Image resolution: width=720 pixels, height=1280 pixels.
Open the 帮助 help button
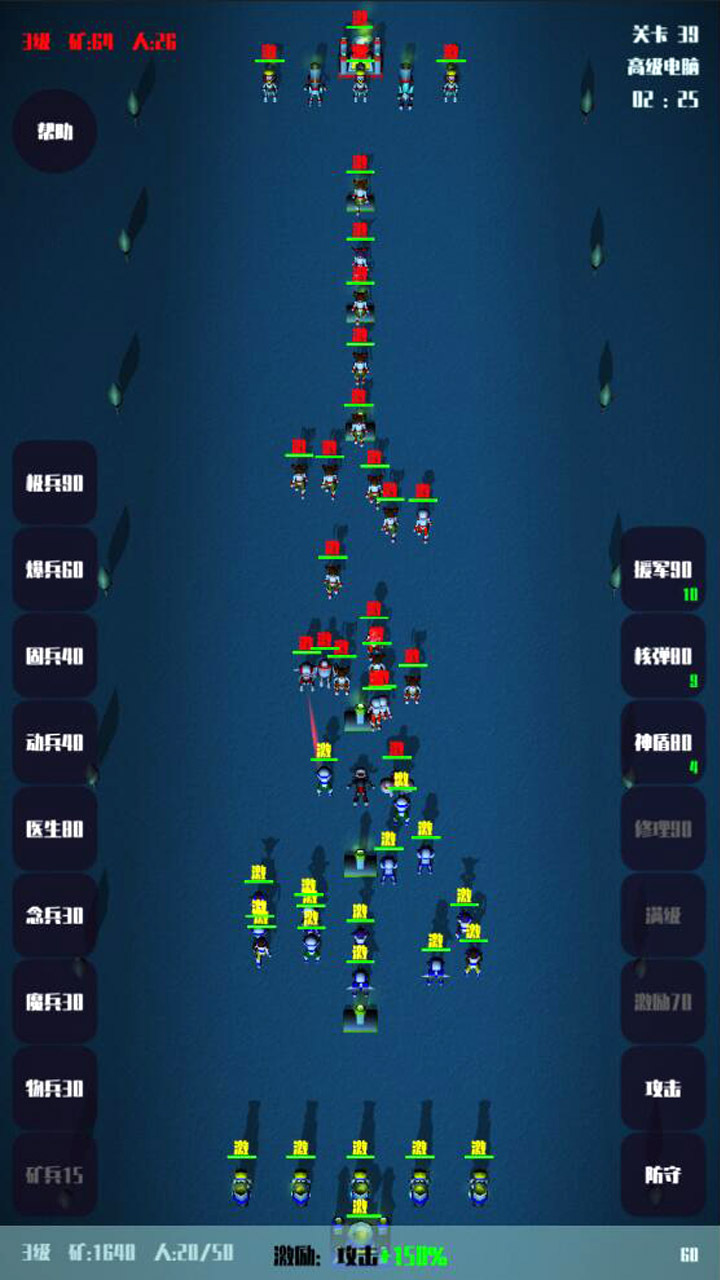55,132
